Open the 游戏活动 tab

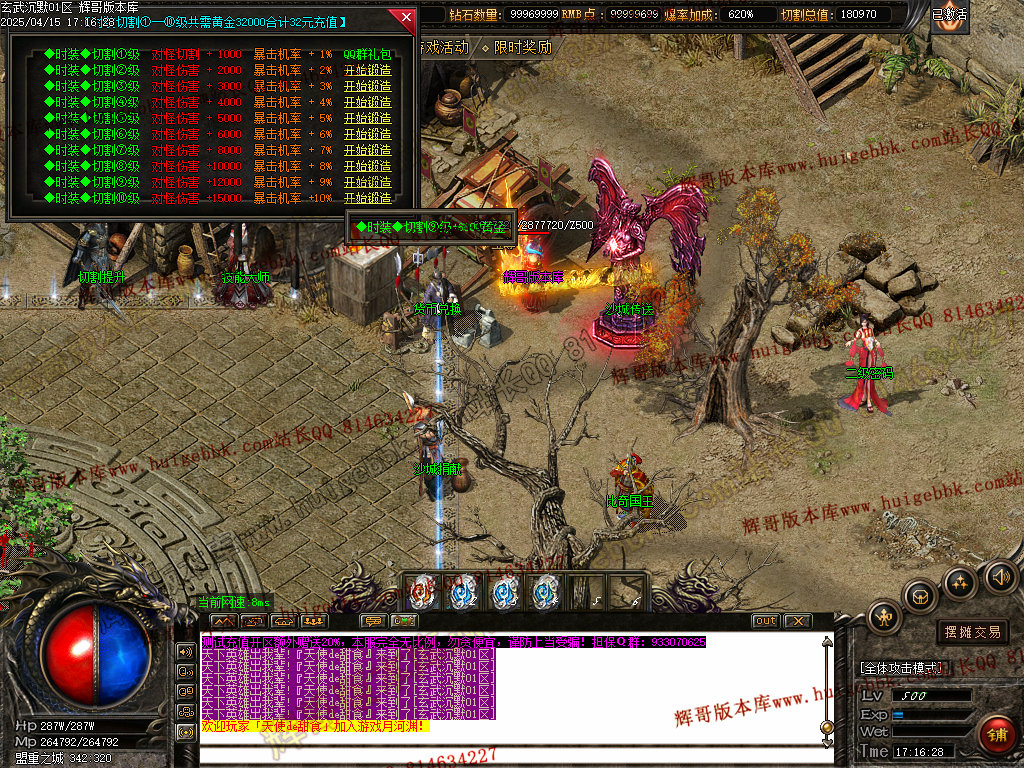pos(443,47)
